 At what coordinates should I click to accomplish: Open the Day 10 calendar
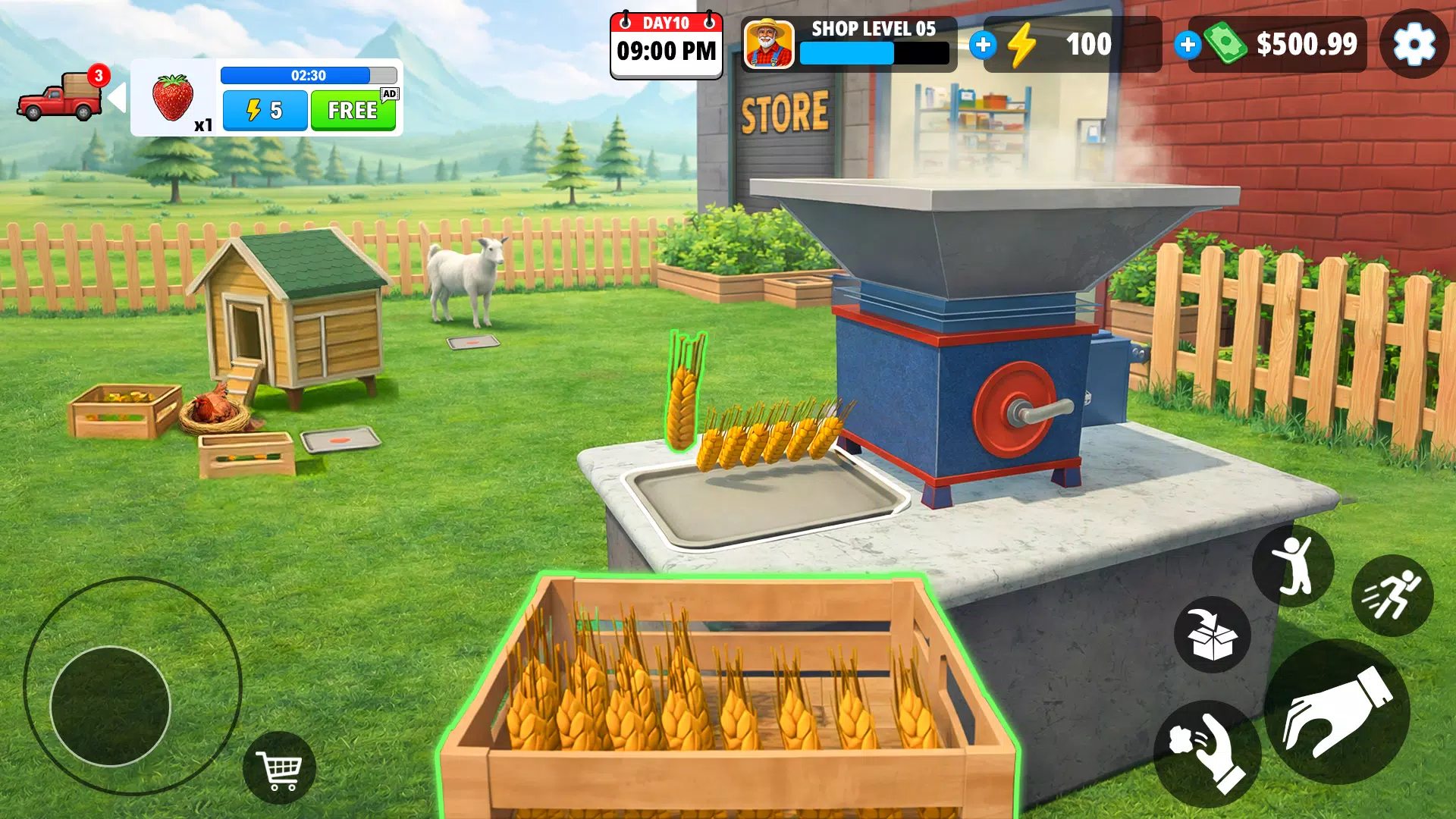pyautogui.click(x=666, y=44)
